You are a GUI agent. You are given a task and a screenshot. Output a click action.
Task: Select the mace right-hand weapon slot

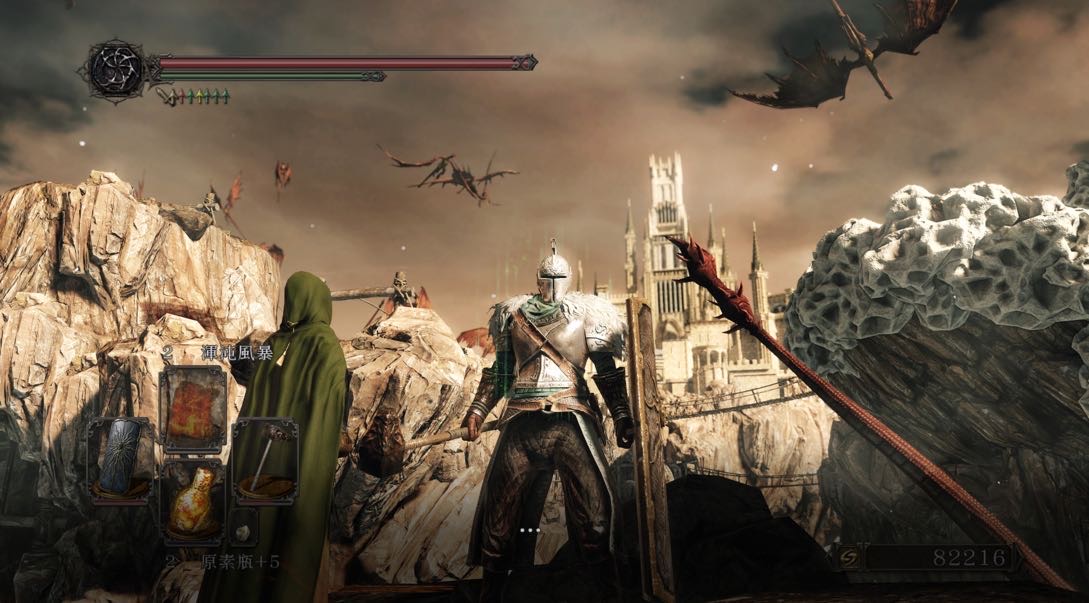click(x=266, y=460)
